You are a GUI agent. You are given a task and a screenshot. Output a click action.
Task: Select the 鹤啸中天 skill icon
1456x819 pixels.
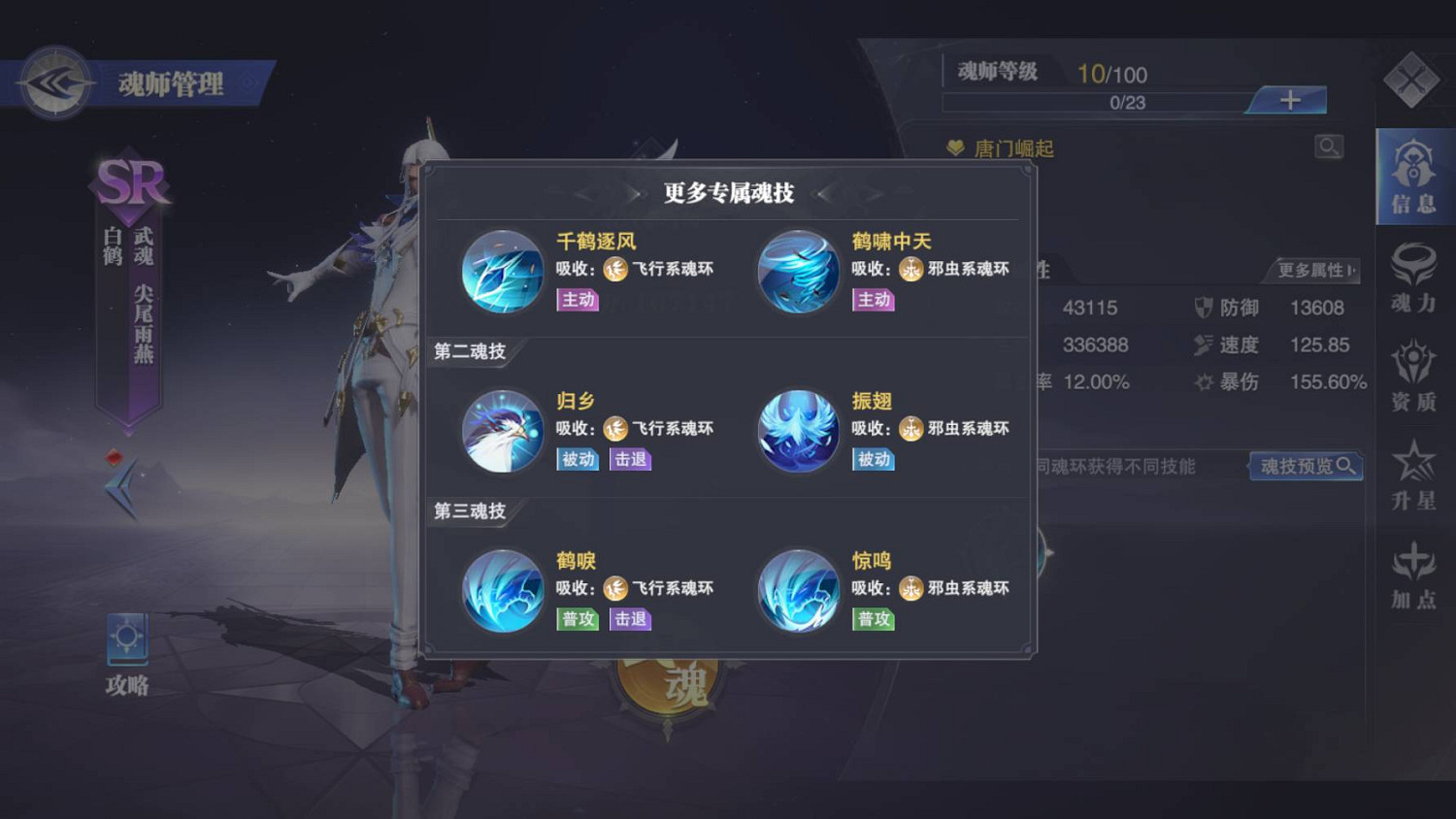pos(798,273)
